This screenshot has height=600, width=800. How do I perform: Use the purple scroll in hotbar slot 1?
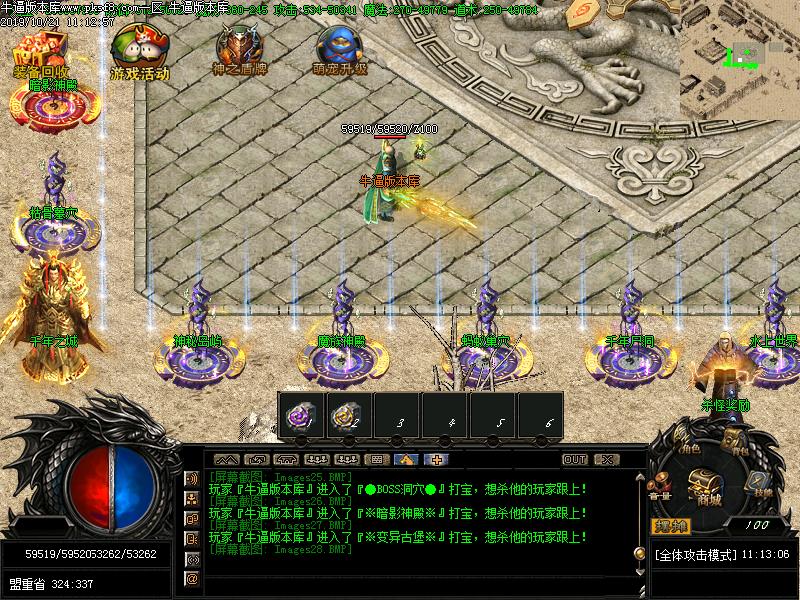point(300,417)
